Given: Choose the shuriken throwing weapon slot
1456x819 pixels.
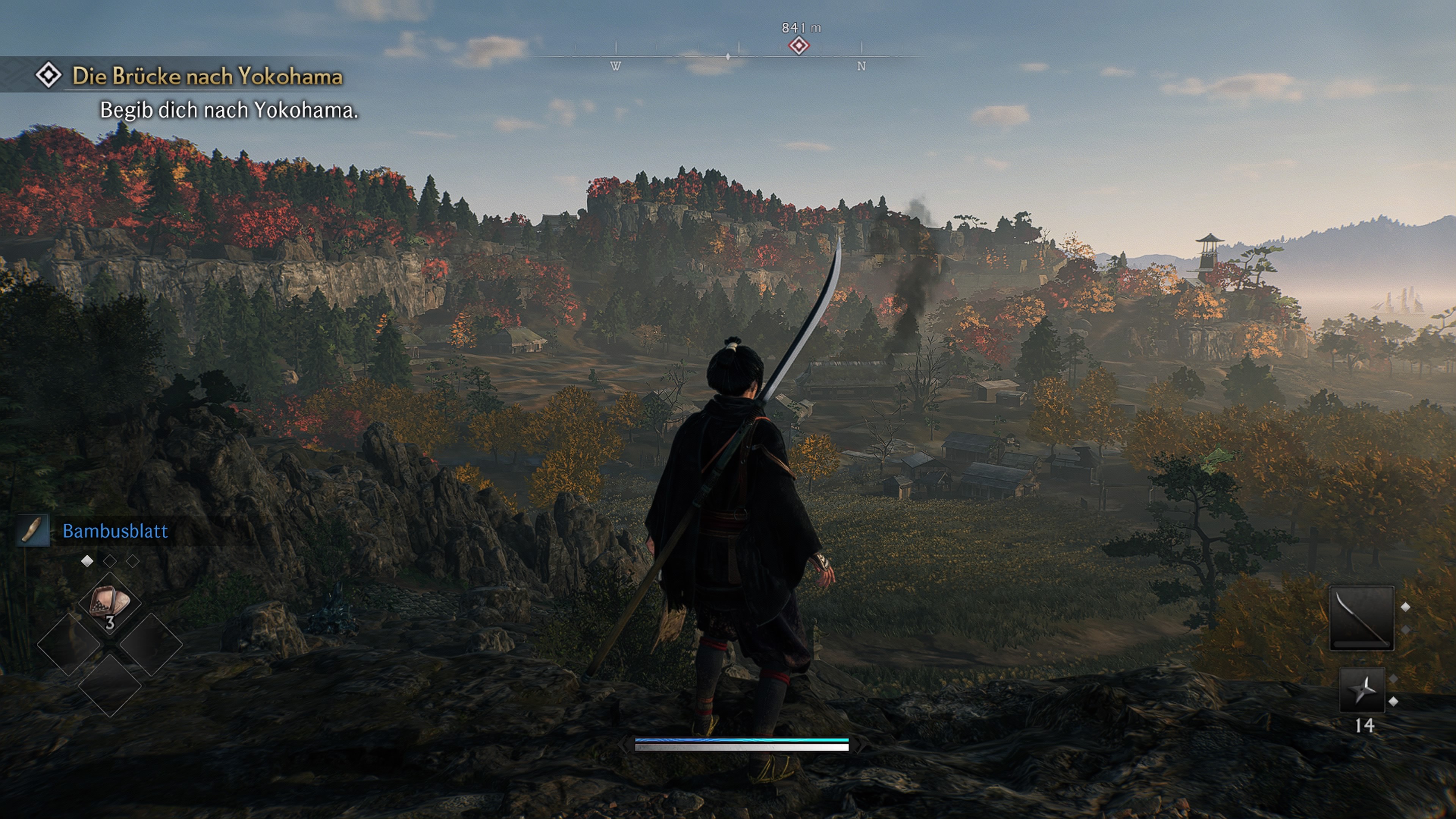Looking at the screenshot, I should pos(1362,690).
